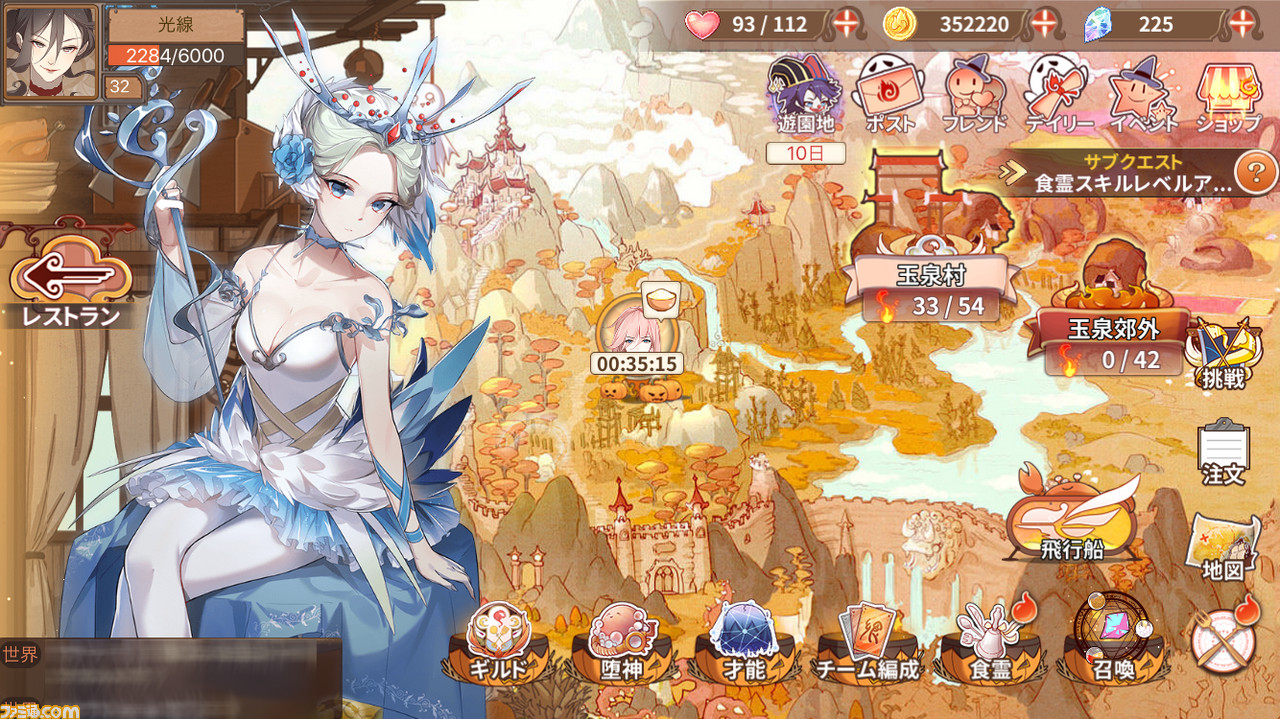This screenshot has width=1280, height=719.
Task: Tap the player avatar portrait
Action: [51, 52]
